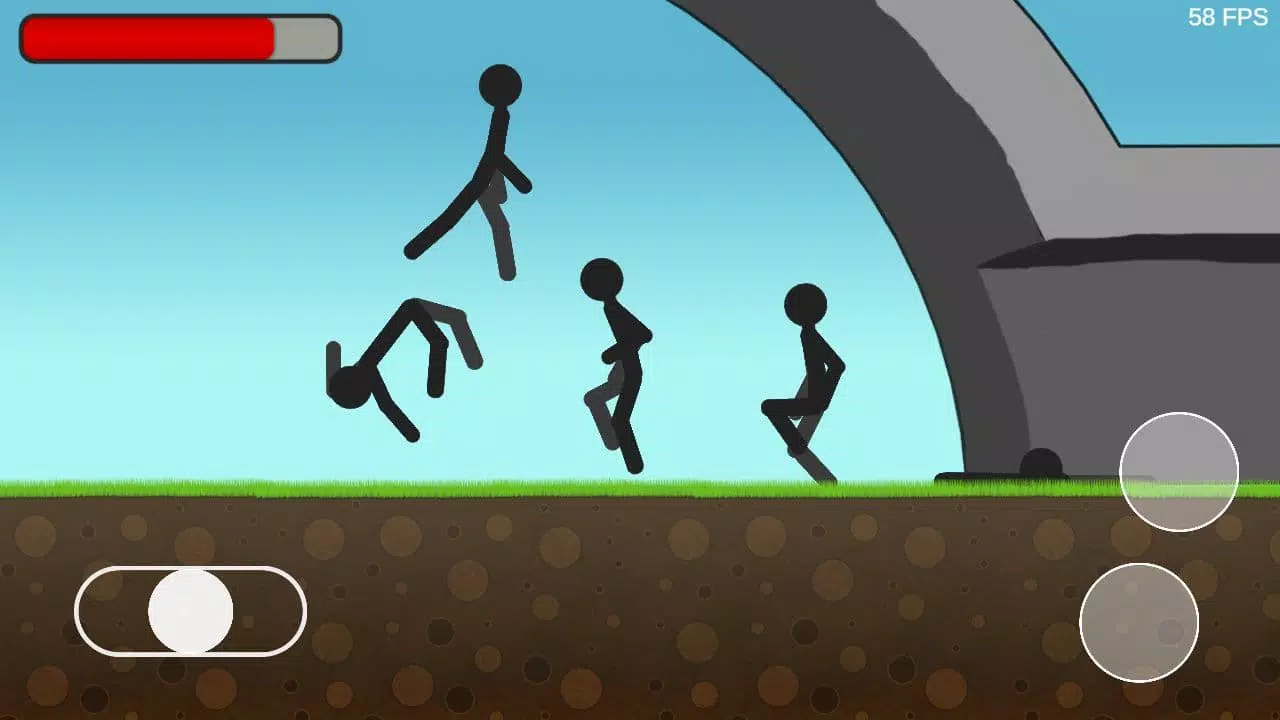Tap the grassy ground strip
Viewport: 1280px width, 720px height.
(x=400, y=488)
